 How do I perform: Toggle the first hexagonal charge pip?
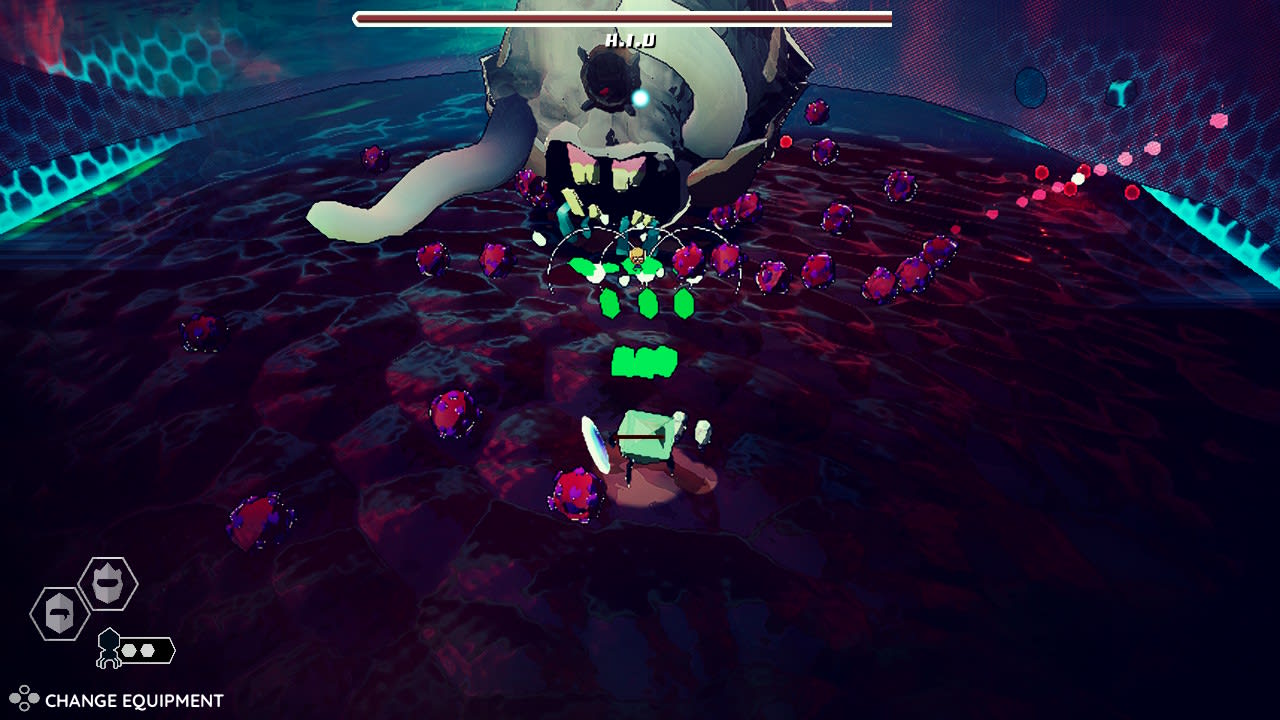pyautogui.click(x=129, y=649)
